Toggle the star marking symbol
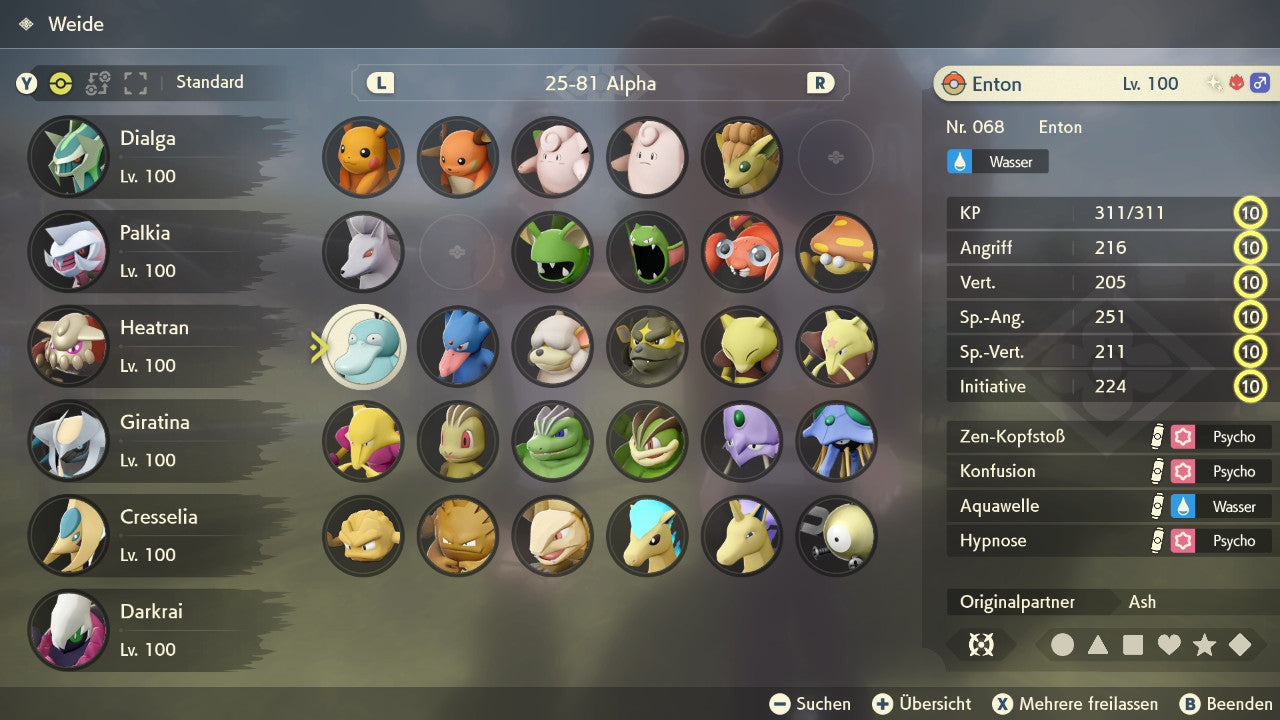Screen dimensions: 1280x720 click(1204, 645)
